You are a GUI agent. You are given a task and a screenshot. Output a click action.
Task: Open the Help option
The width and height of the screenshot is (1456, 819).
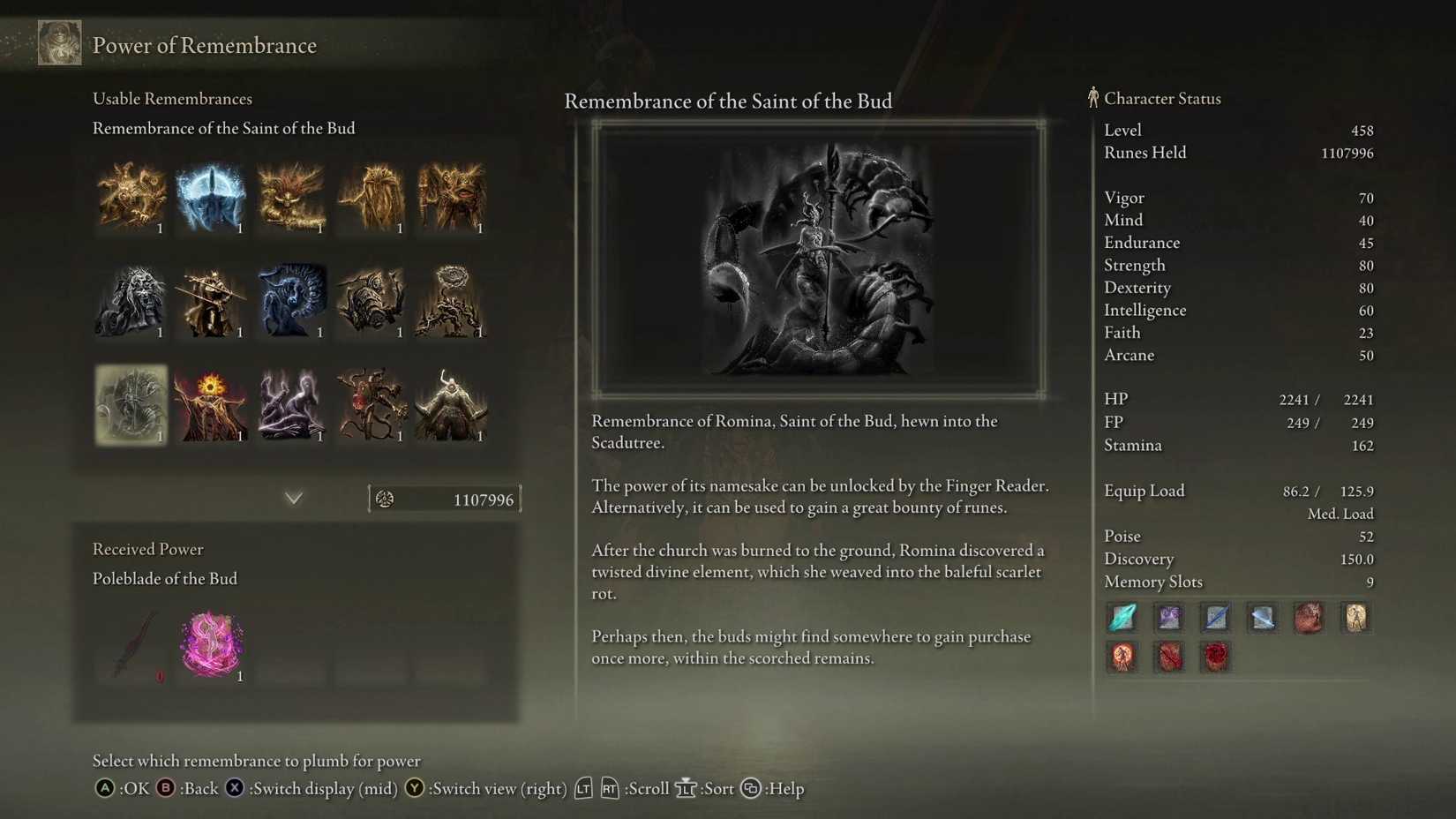(x=777, y=789)
